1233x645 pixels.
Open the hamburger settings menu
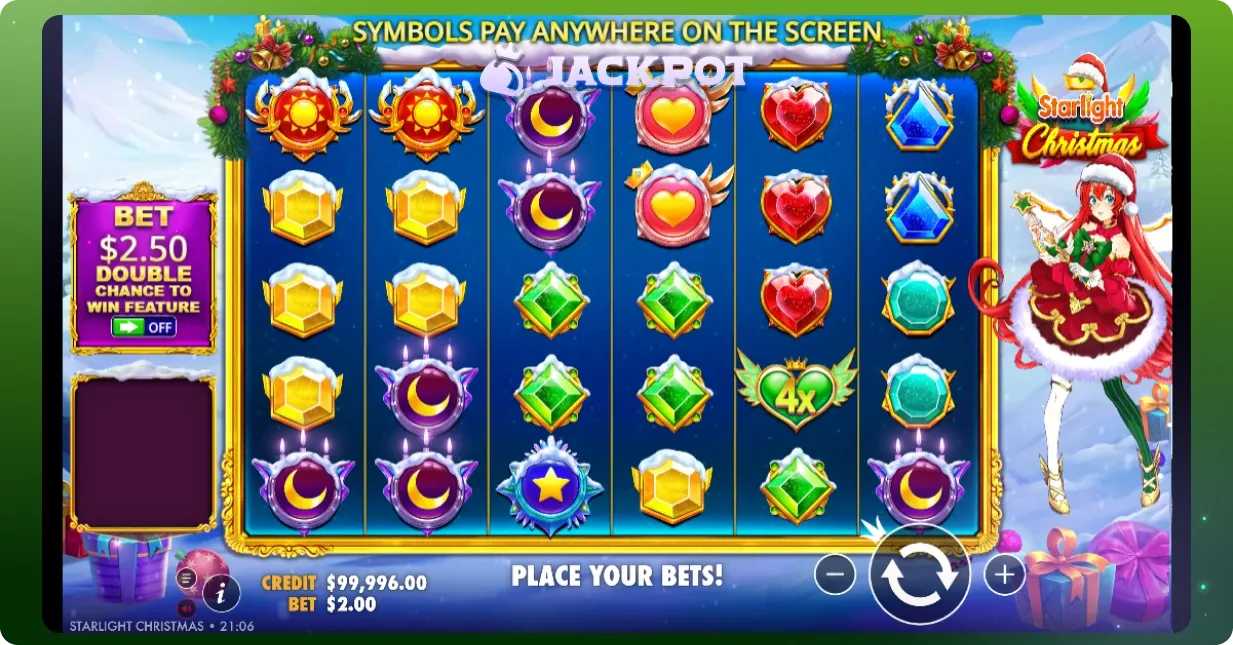(x=187, y=578)
